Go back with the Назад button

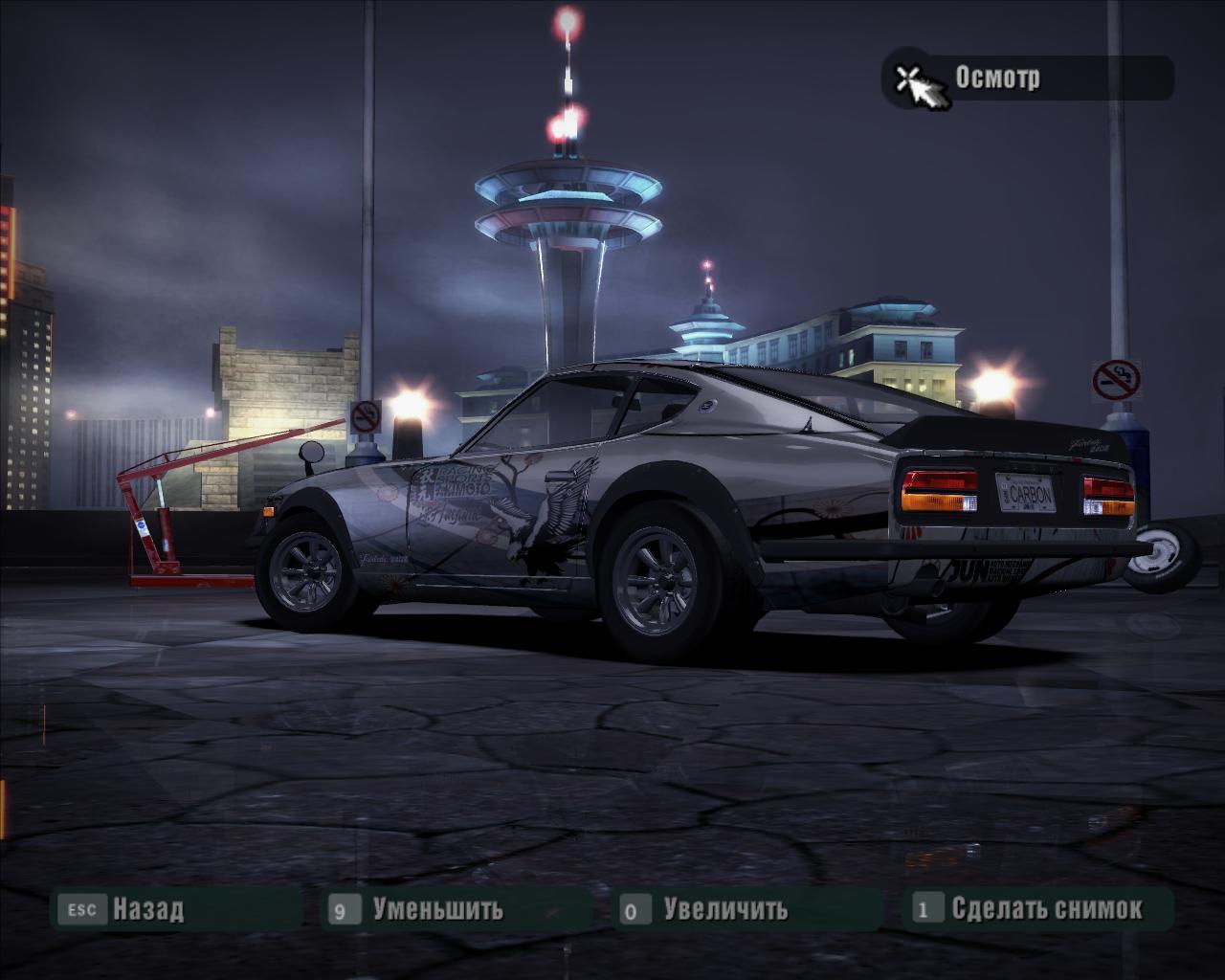[x=146, y=908]
